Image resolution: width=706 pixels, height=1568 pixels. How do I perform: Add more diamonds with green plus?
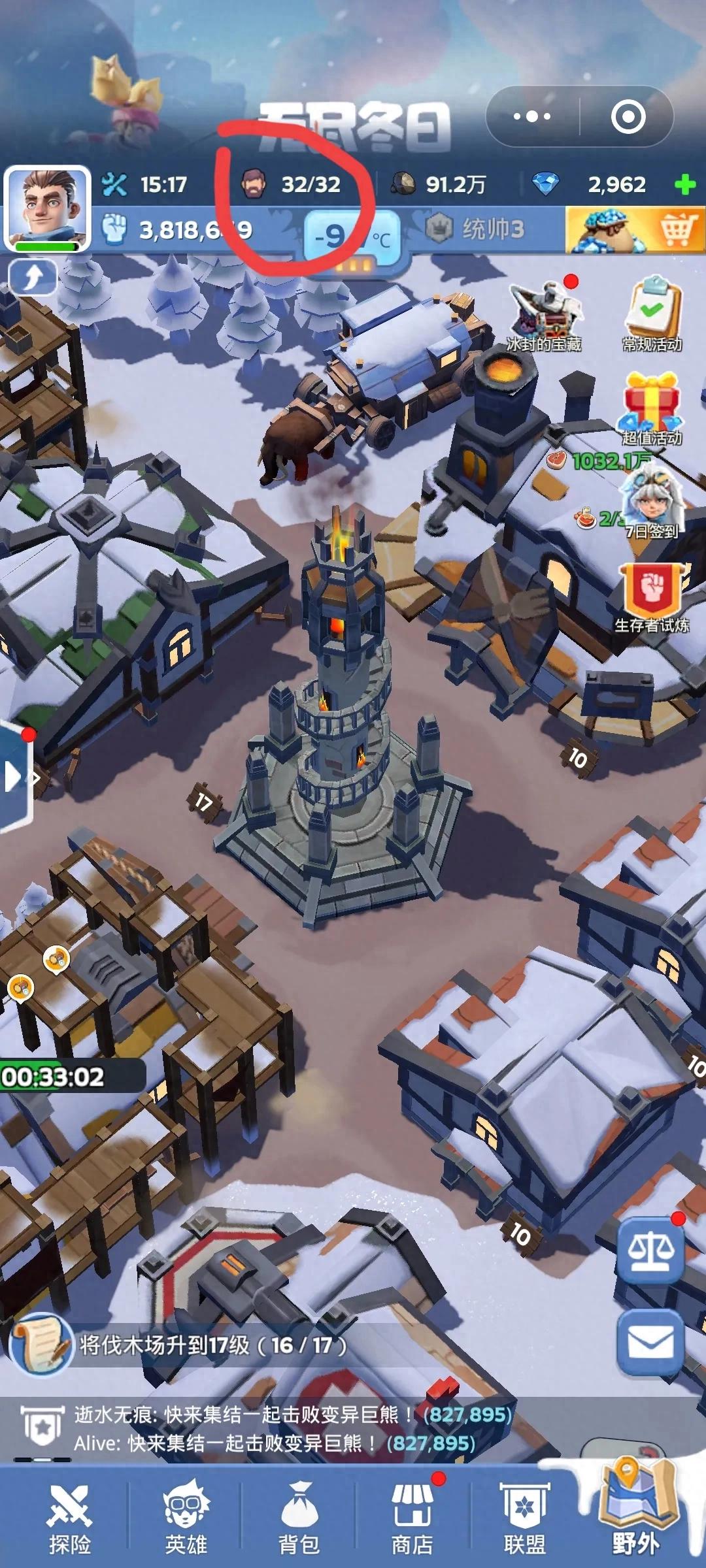tap(685, 185)
